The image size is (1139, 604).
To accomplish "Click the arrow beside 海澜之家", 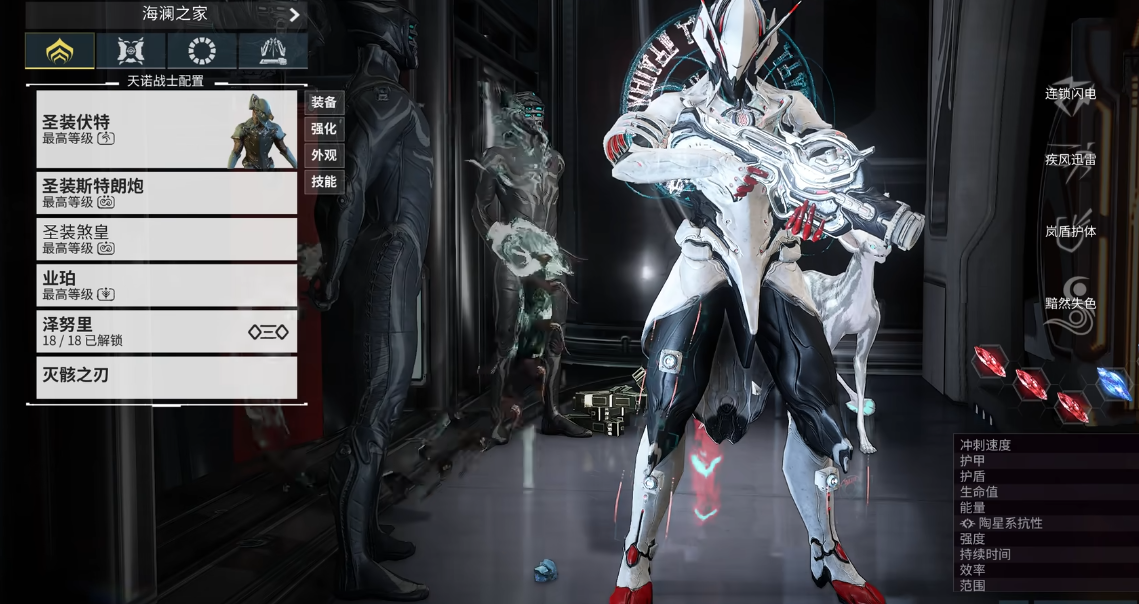I will (x=295, y=15).
